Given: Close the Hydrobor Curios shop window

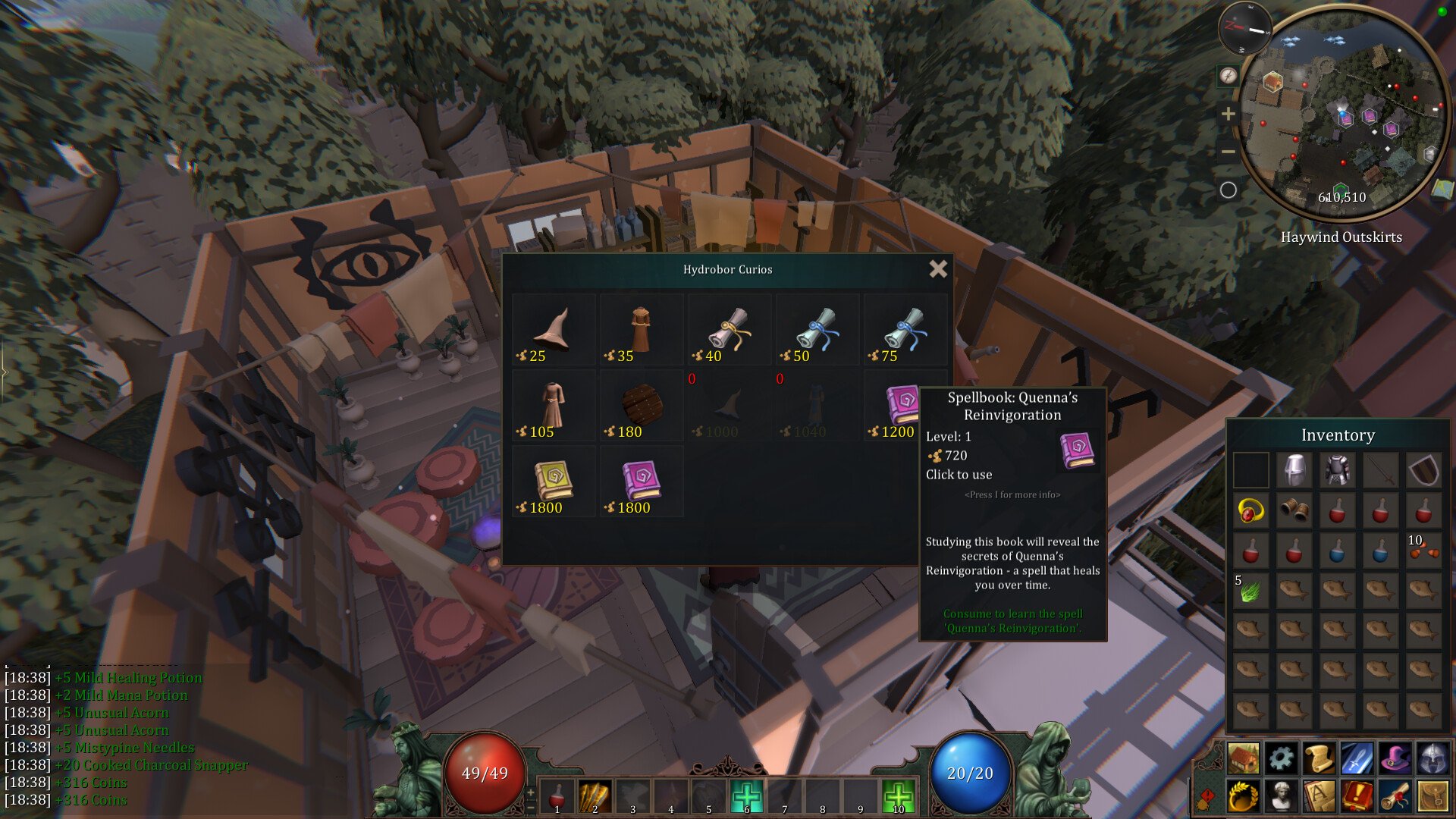Looking at the screenshot, I should click(x=938, y=268).
